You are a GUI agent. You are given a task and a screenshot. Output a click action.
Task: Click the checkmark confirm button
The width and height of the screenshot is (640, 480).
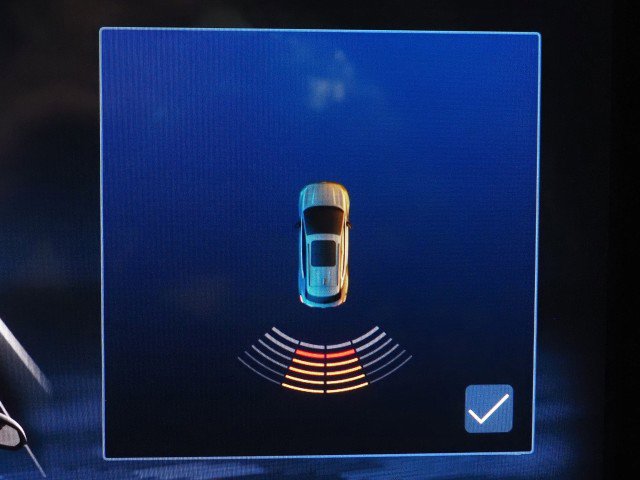click(488, 408)
